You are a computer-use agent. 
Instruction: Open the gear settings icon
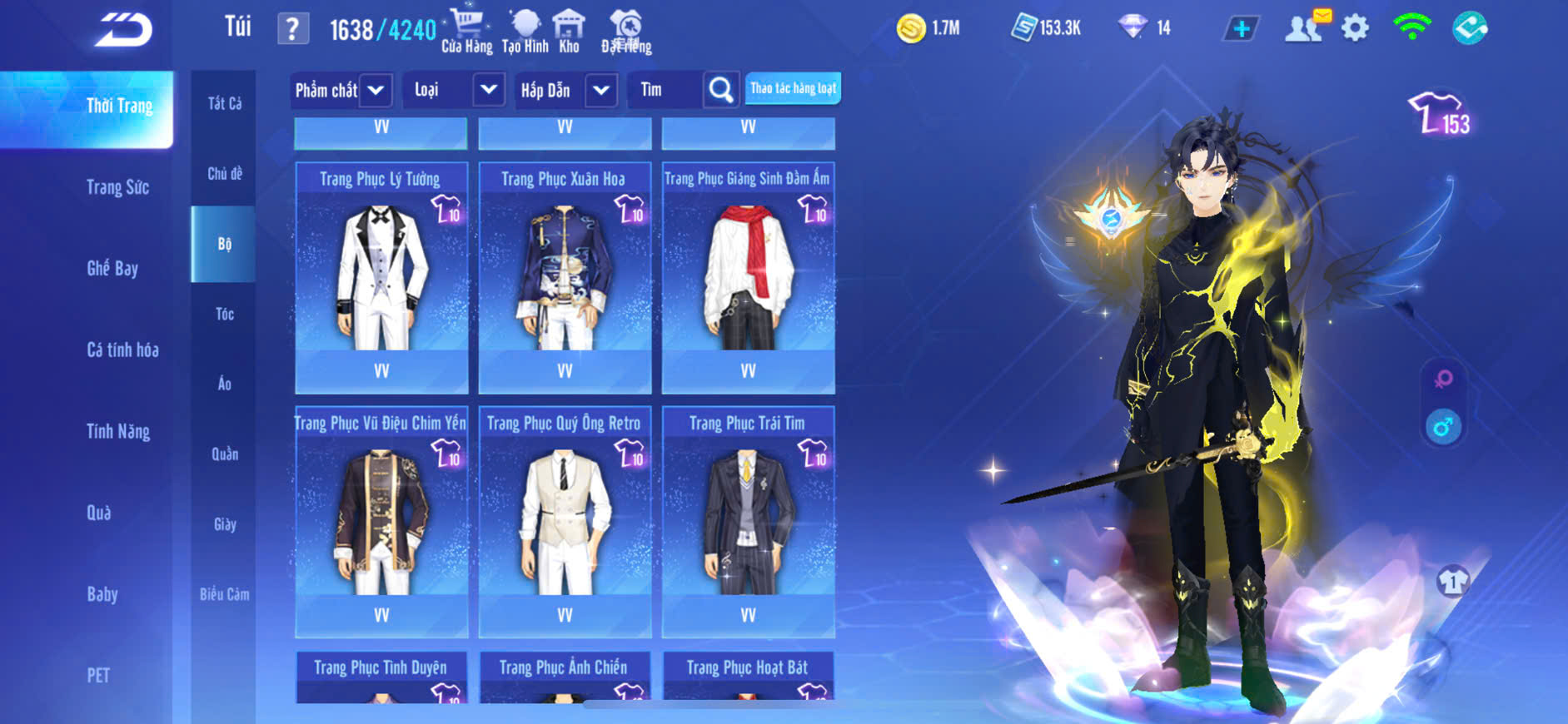pos(1355,28)
